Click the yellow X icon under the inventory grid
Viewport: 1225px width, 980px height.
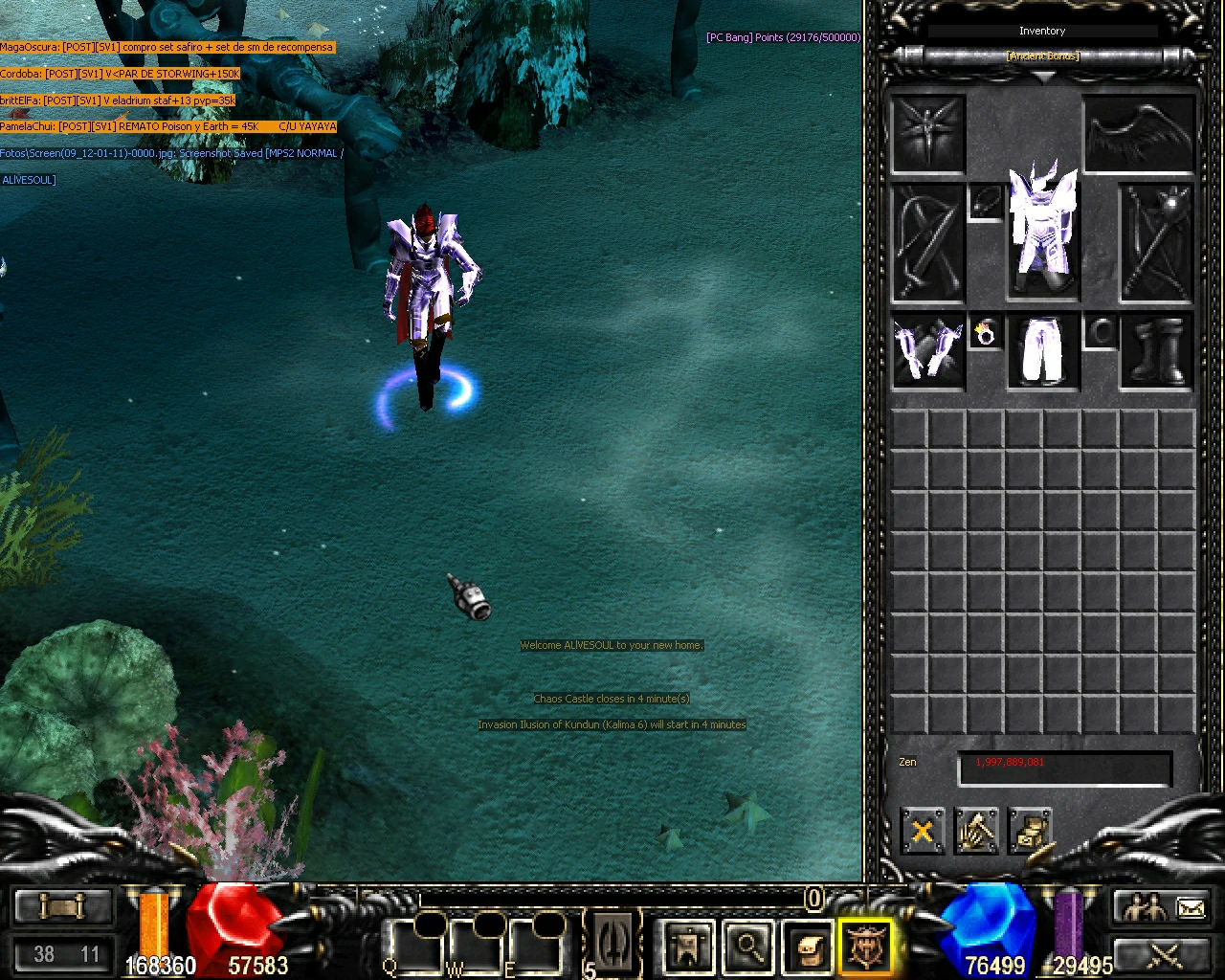(x=922, y=832)
